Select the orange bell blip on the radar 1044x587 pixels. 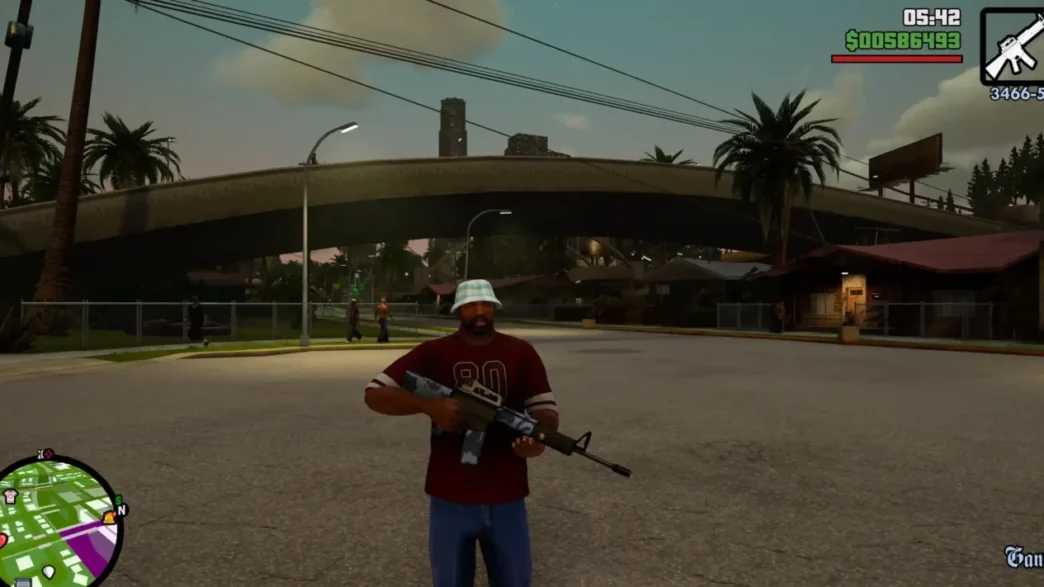coord(108,518)
